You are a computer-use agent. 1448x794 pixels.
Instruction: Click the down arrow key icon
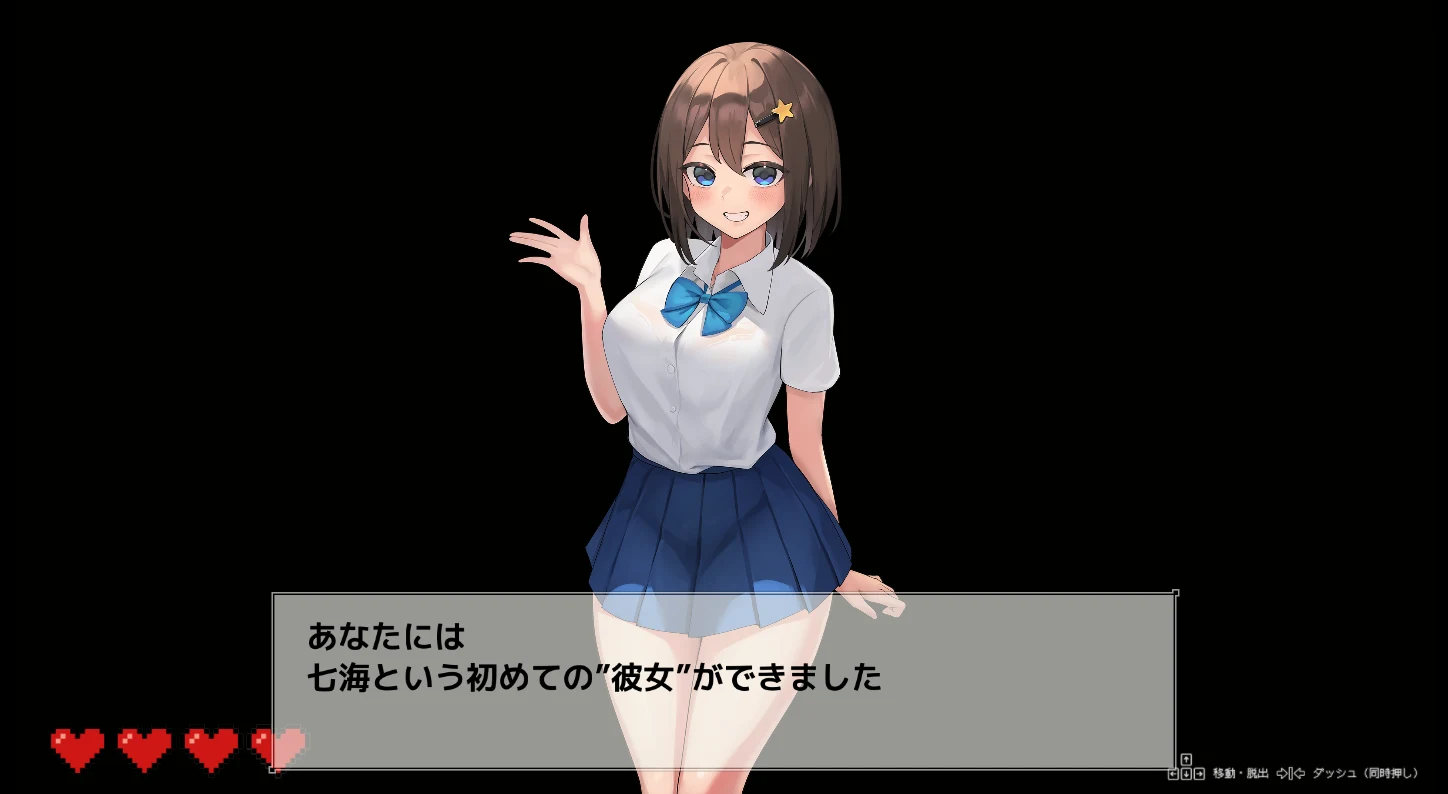click(1186, 773)
